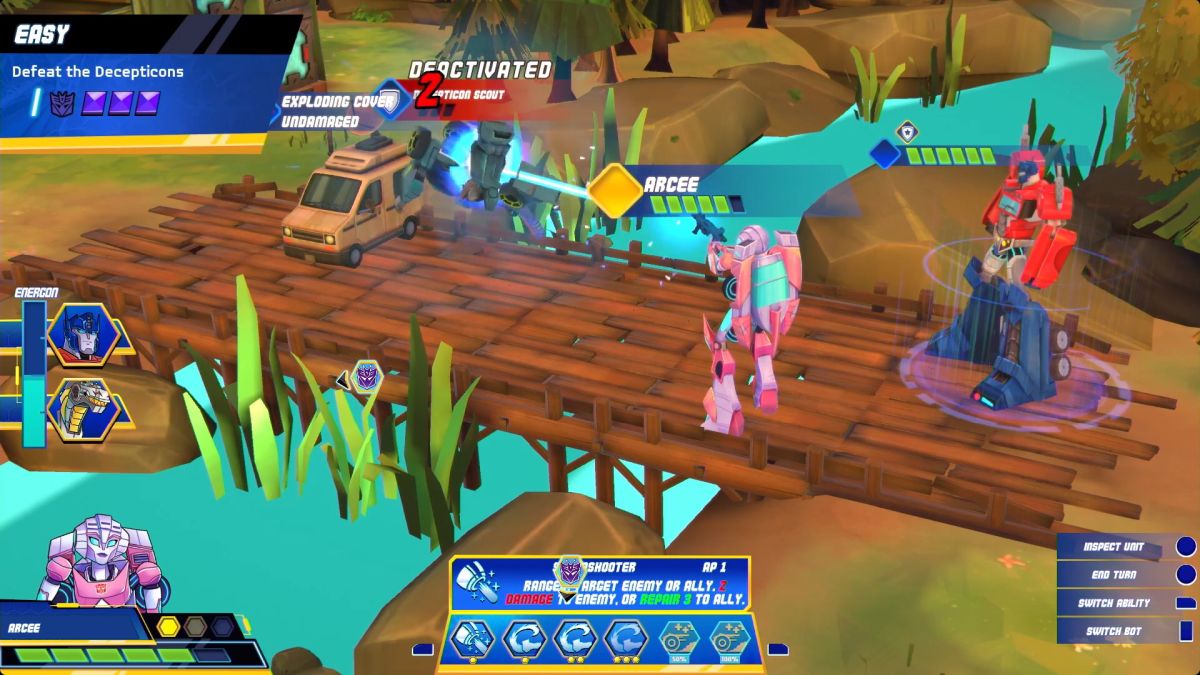
Task: Click the off-screen Decepticon enemy marker
Action: pos(367,377)
